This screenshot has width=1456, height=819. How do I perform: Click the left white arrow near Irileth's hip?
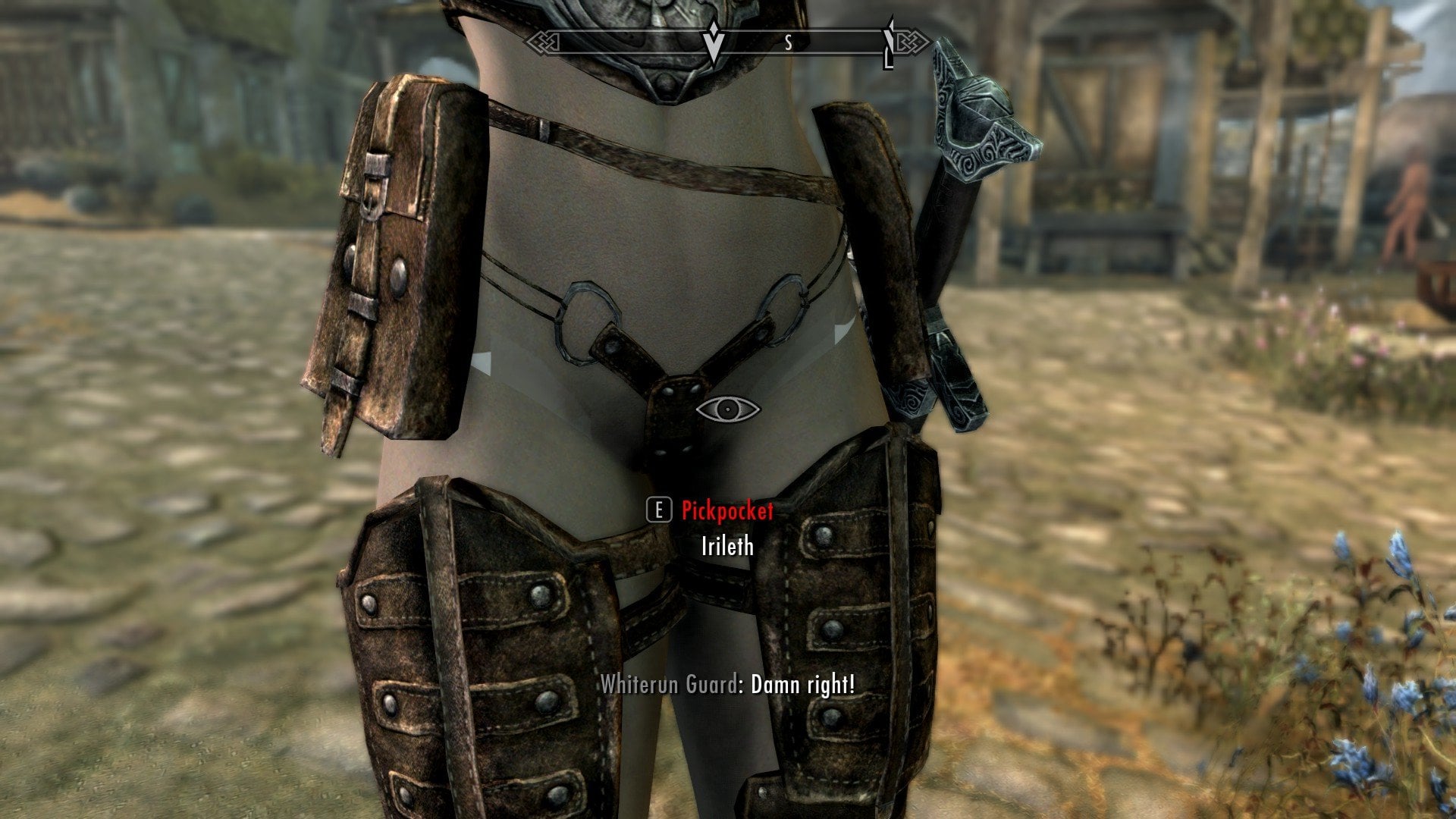point(482,364)
